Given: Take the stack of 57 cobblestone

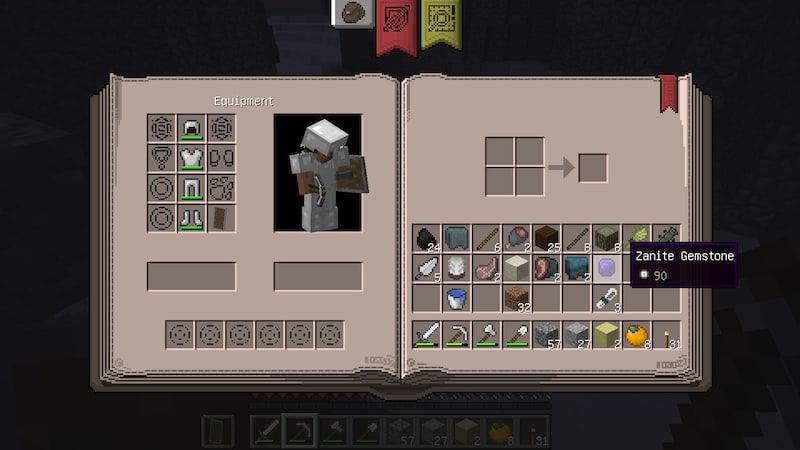Looking at the screenshot, I should 547,335.
